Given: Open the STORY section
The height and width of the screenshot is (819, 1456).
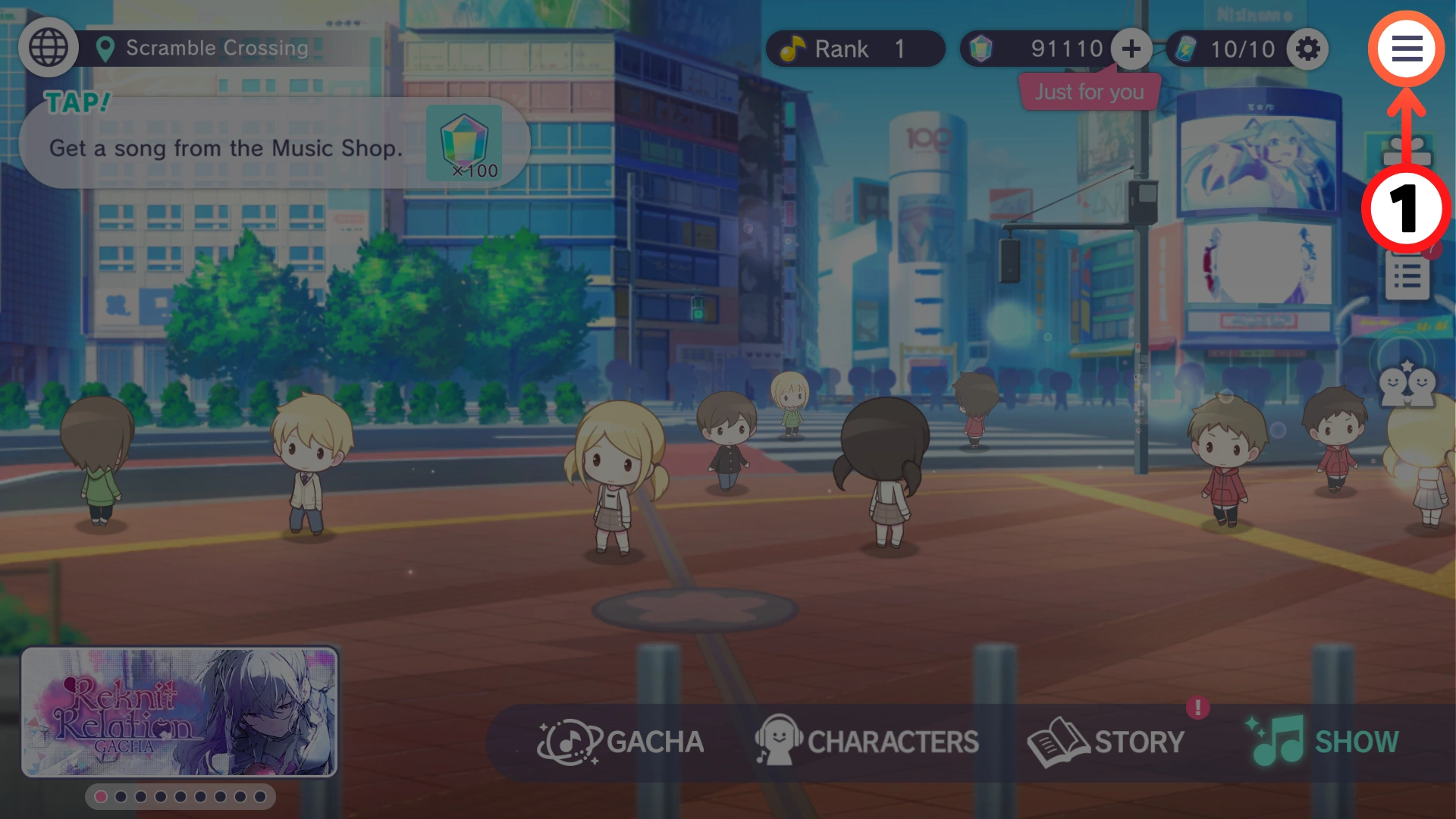Looking at the screenshot, I should [1106, 742].
